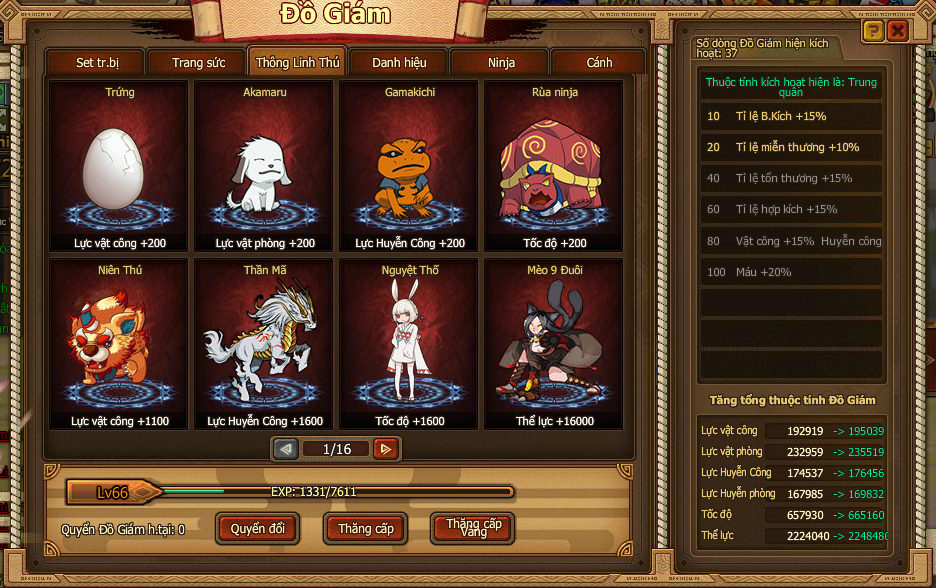Image resolution: width=936 pixels, height=588 pixels.
Task: Select the Niên Thú beast card
Action: point(119,345)
